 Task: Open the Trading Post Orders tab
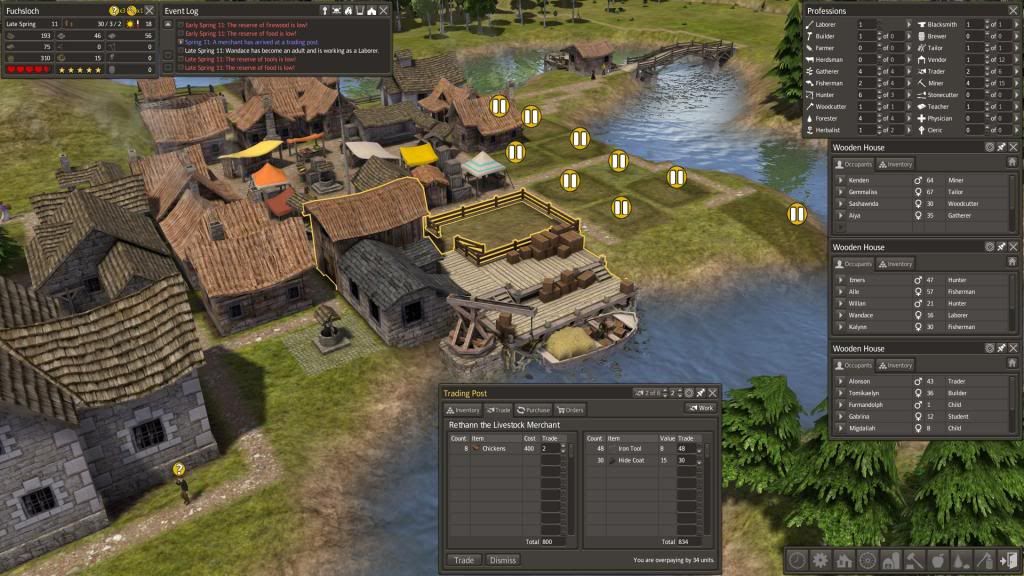coord(571,409)
